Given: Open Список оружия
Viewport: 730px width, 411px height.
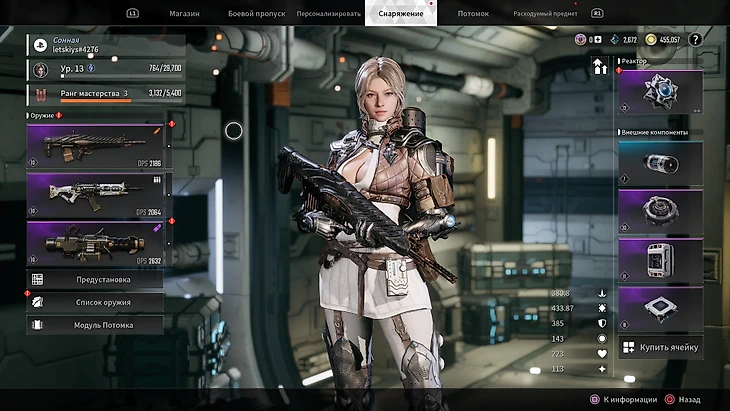Looking at the screenshot, I should click(96, 302).
